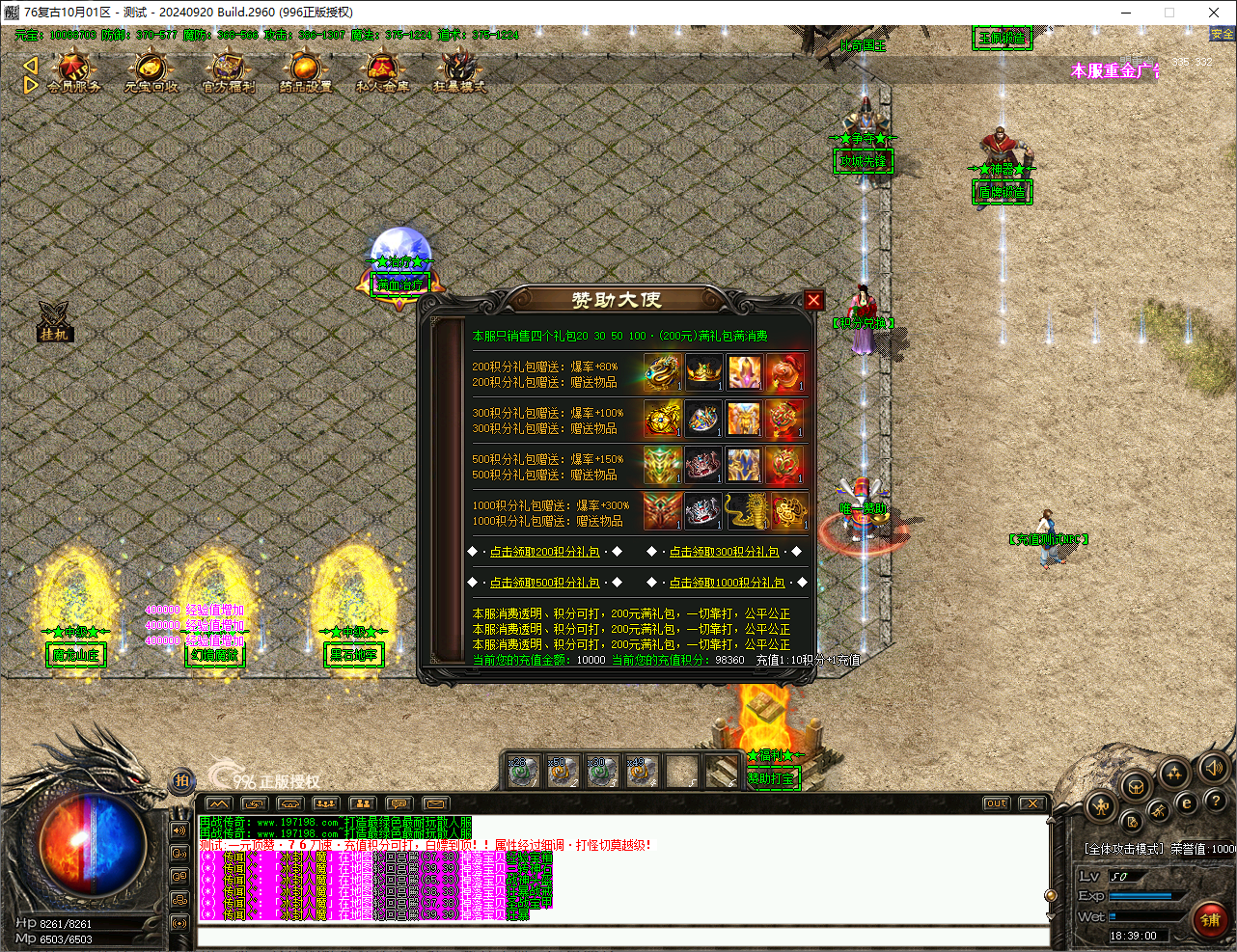The image size is (1237, 952).
Task: Open the 铺 shop icon at bottom right
Action: (1211, 918)
